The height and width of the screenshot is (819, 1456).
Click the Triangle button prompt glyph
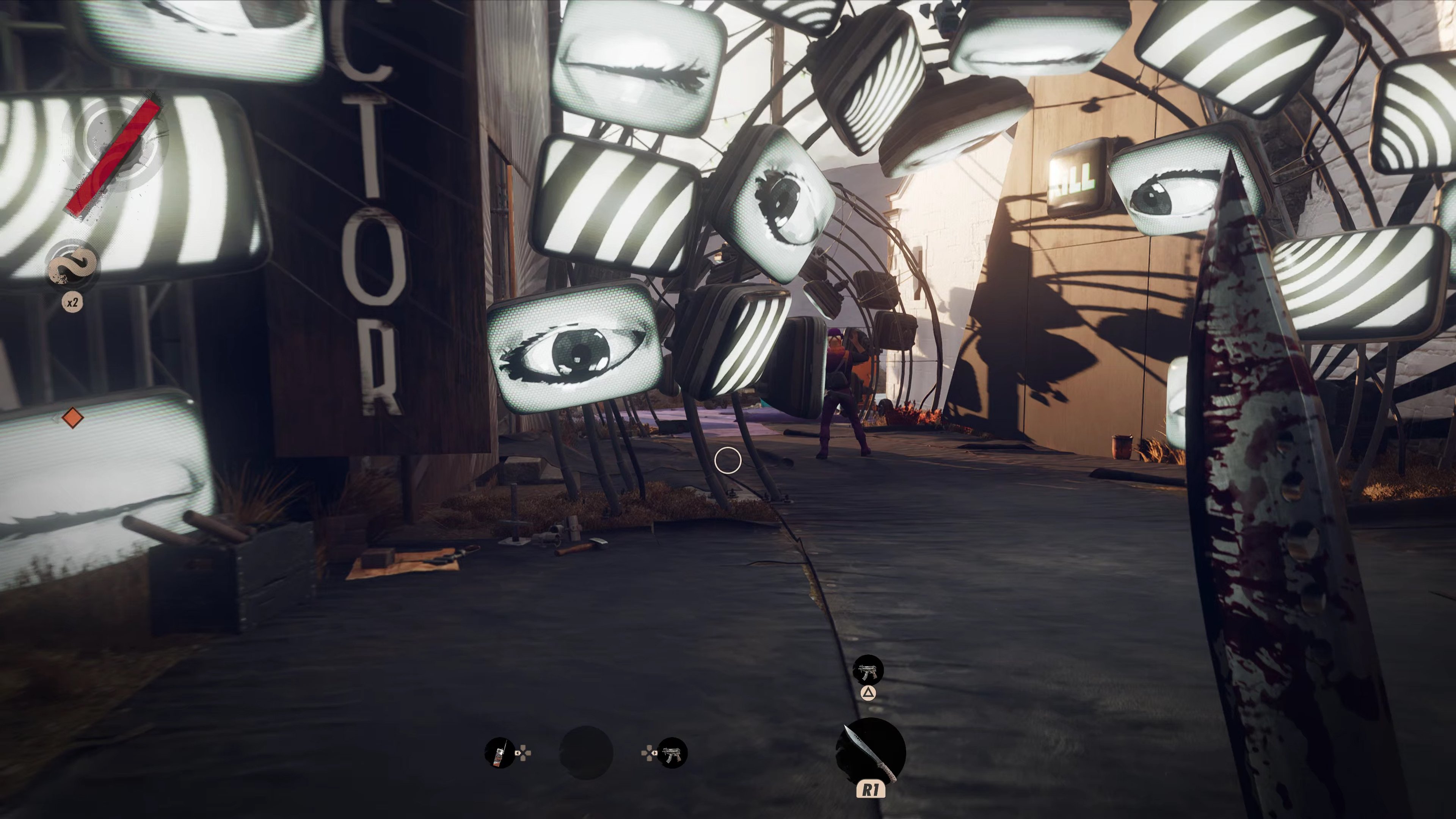pyautogui.click(x=869, y=693)
